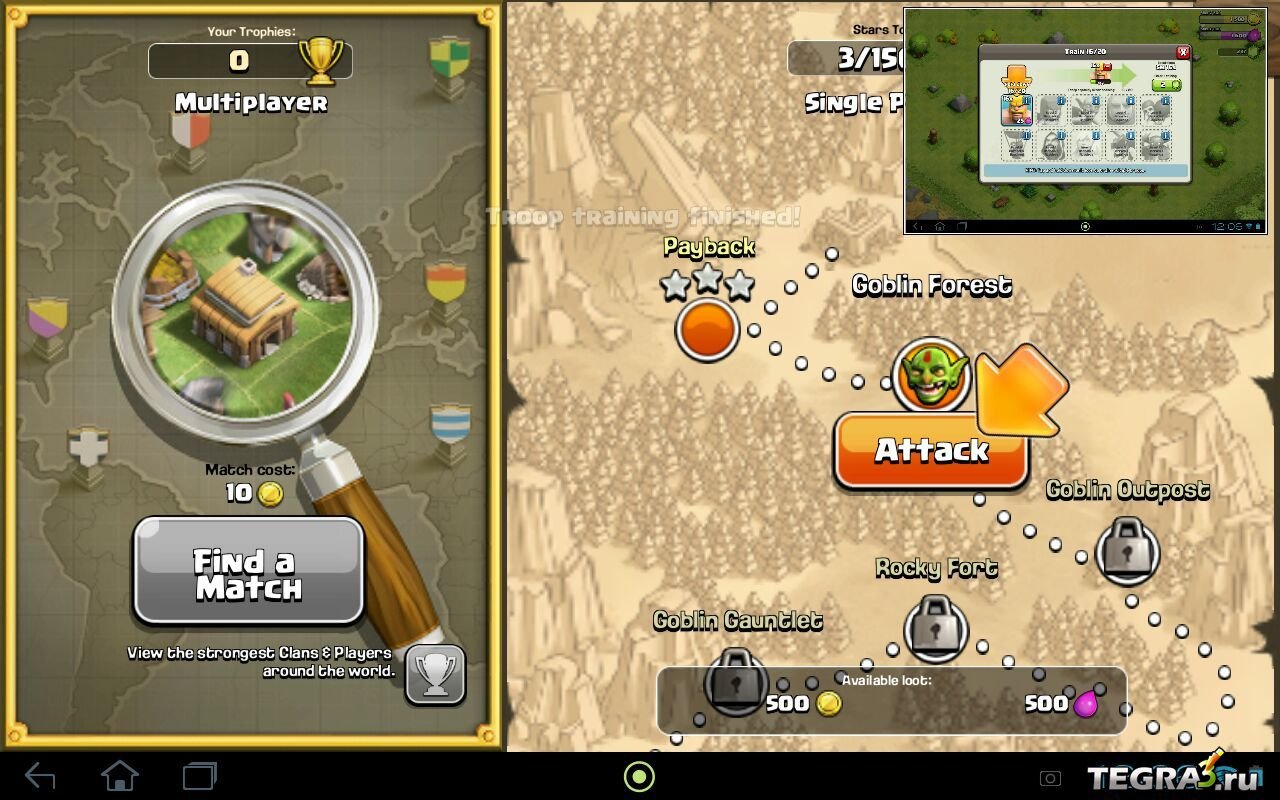Select the locked Rocky Fort level

(936, 627)
